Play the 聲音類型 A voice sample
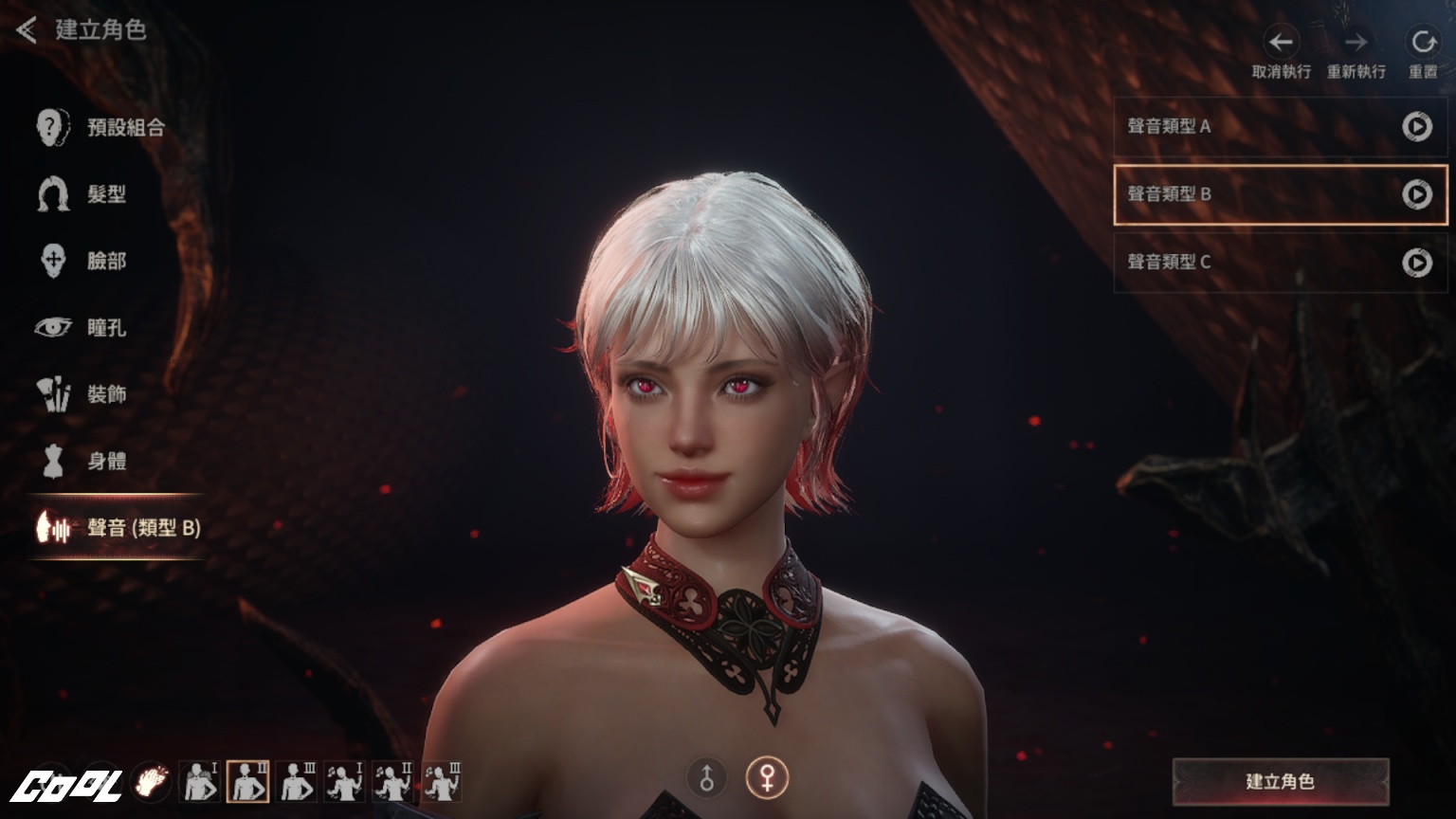Screen dimensions: 1456x819 [x=1417, y=126]
